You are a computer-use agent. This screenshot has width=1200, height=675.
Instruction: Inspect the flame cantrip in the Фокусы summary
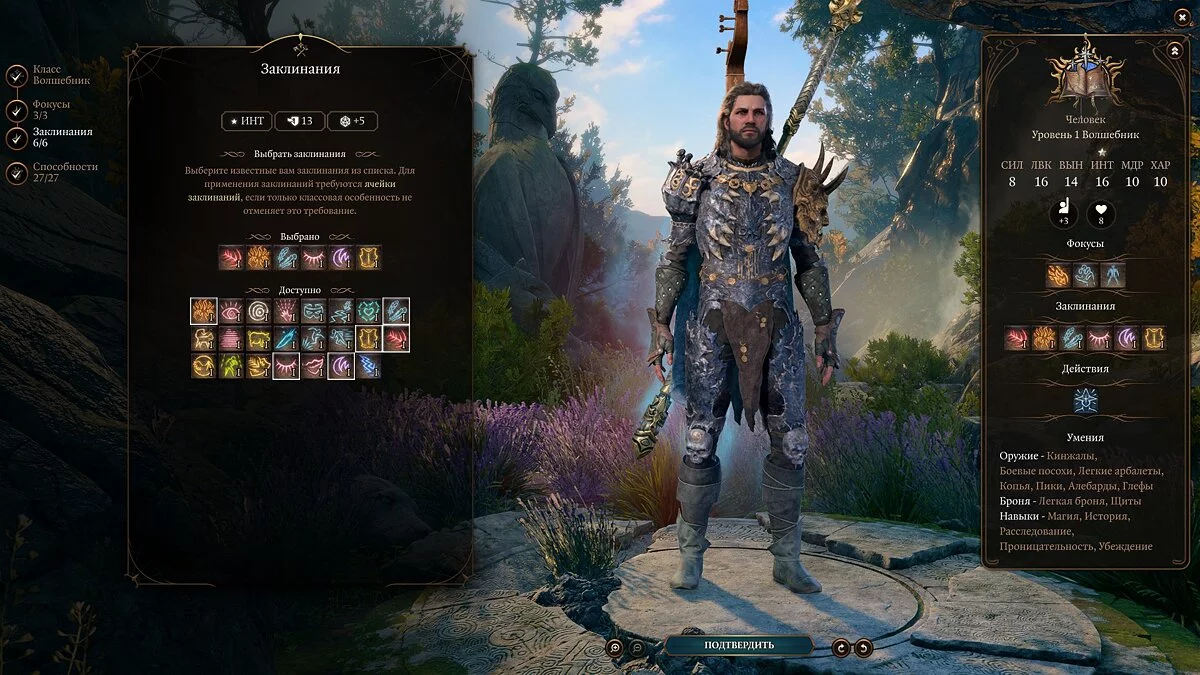[1058, 275]
